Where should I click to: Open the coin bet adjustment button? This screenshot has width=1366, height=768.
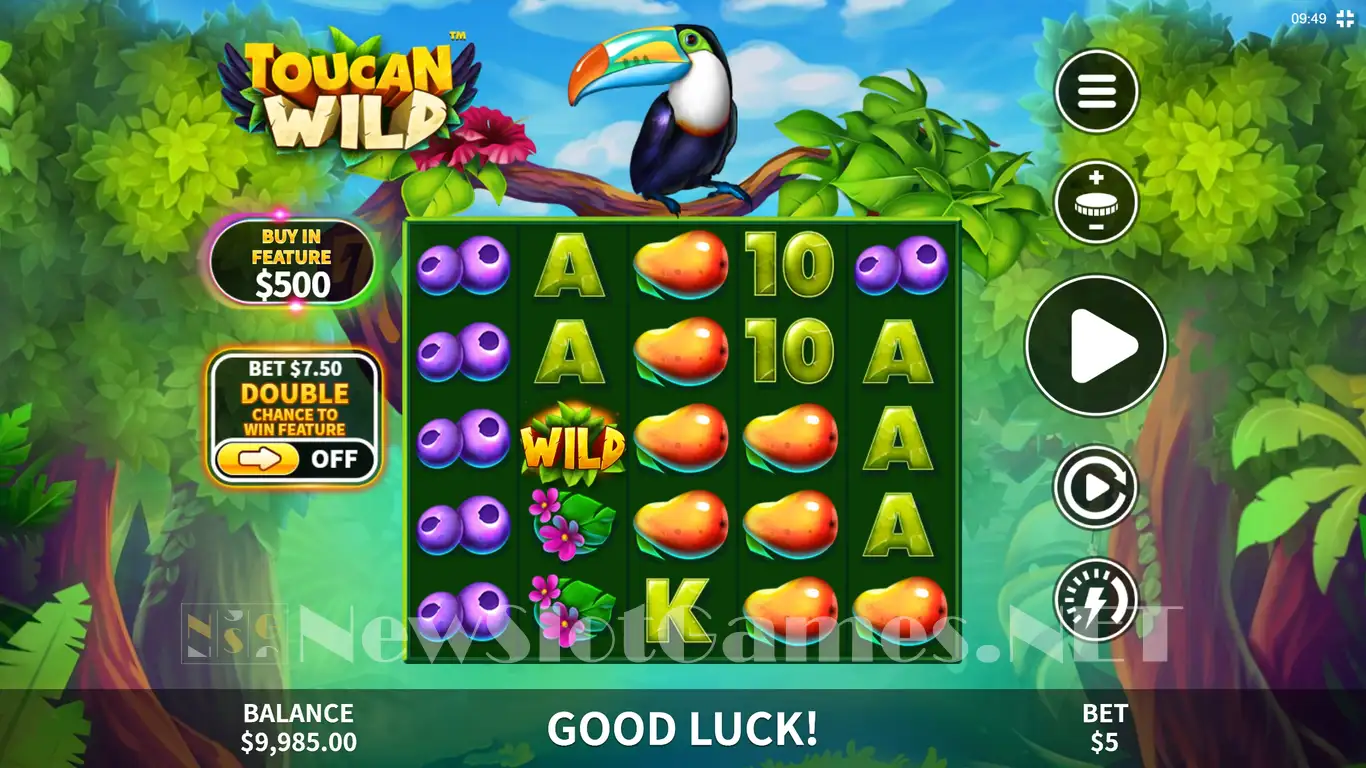[x=1096, y=202]
